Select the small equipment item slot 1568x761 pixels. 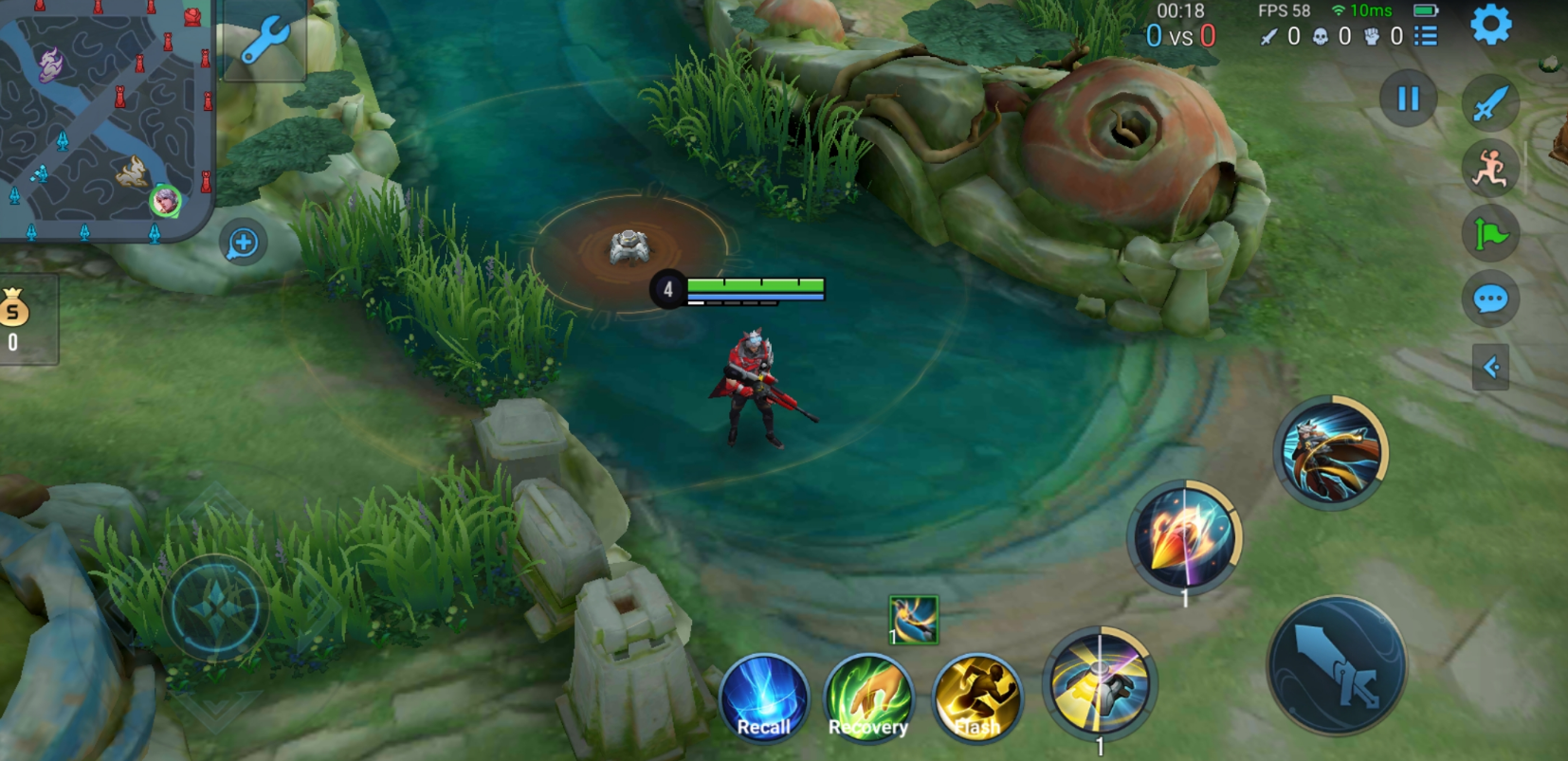tap(913, 620)
